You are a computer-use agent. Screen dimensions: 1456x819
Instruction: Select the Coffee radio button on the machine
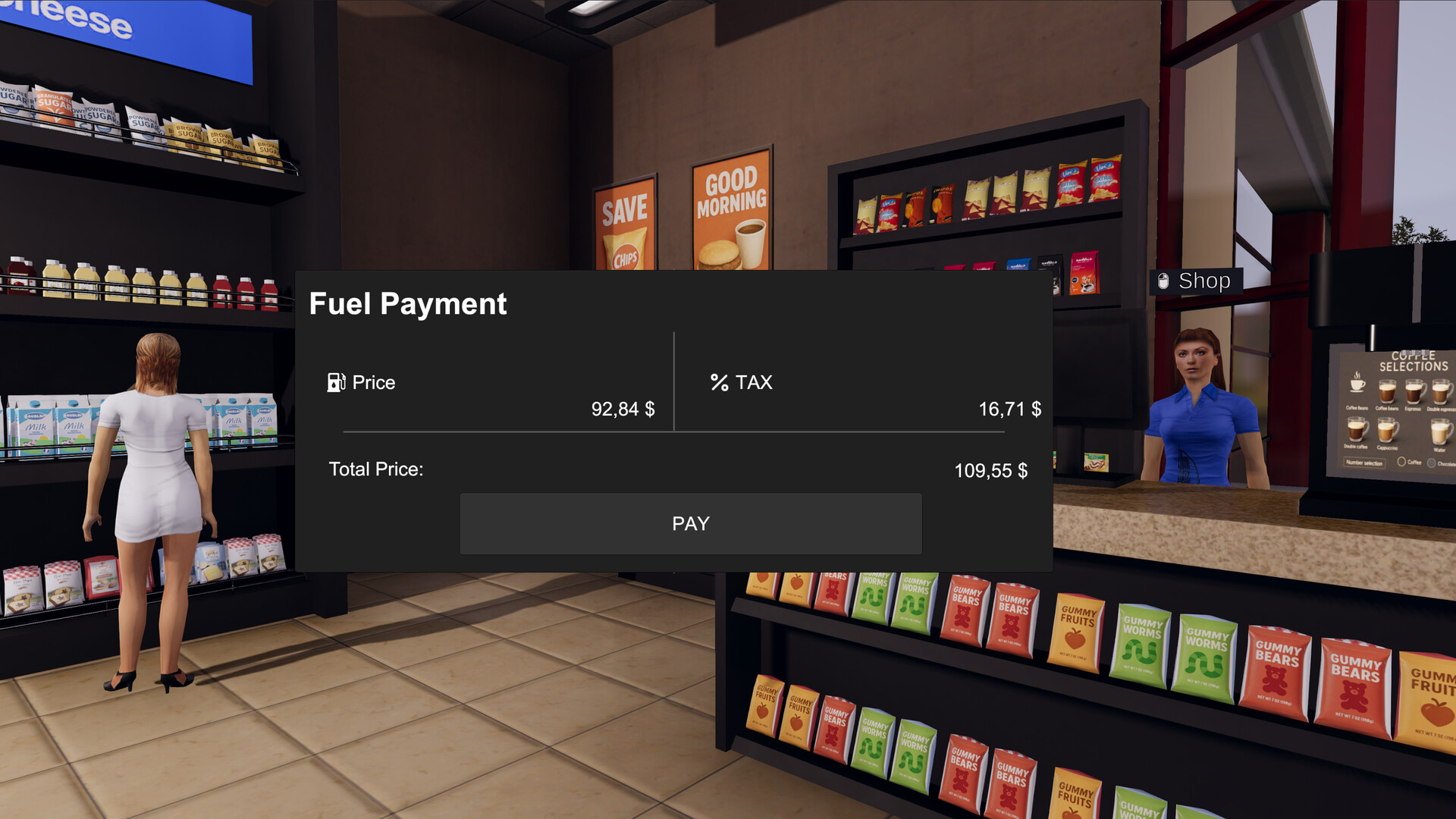coord(1401,461)
